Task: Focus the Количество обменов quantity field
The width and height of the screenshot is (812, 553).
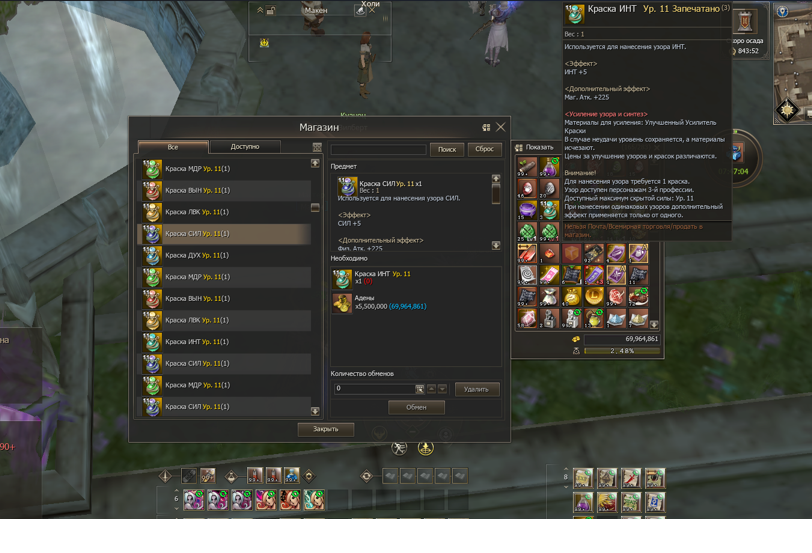Action: click(x=373, y=388)
